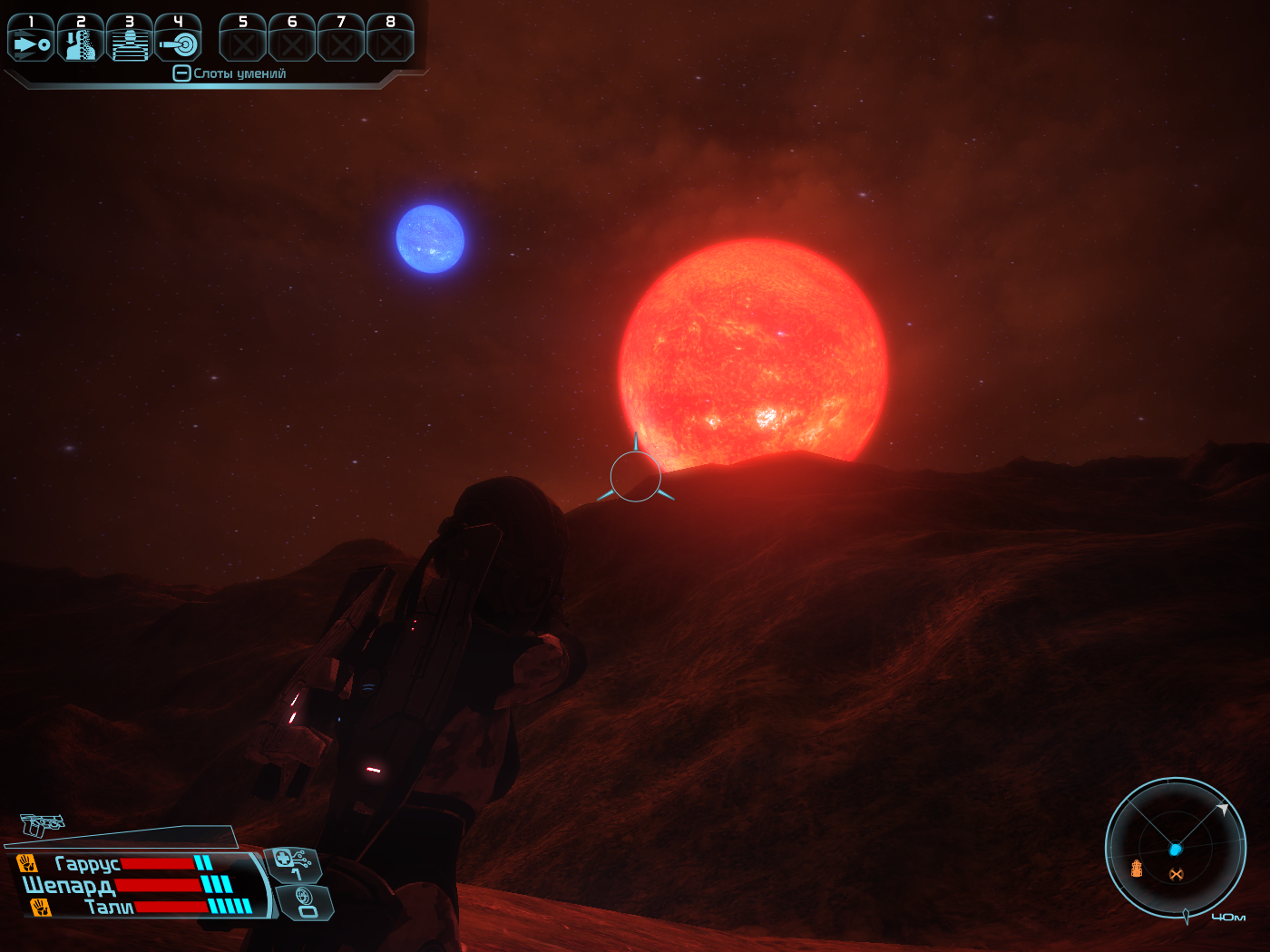
Task: Click the orange X marker on the radar
Action: point(1177,874)
